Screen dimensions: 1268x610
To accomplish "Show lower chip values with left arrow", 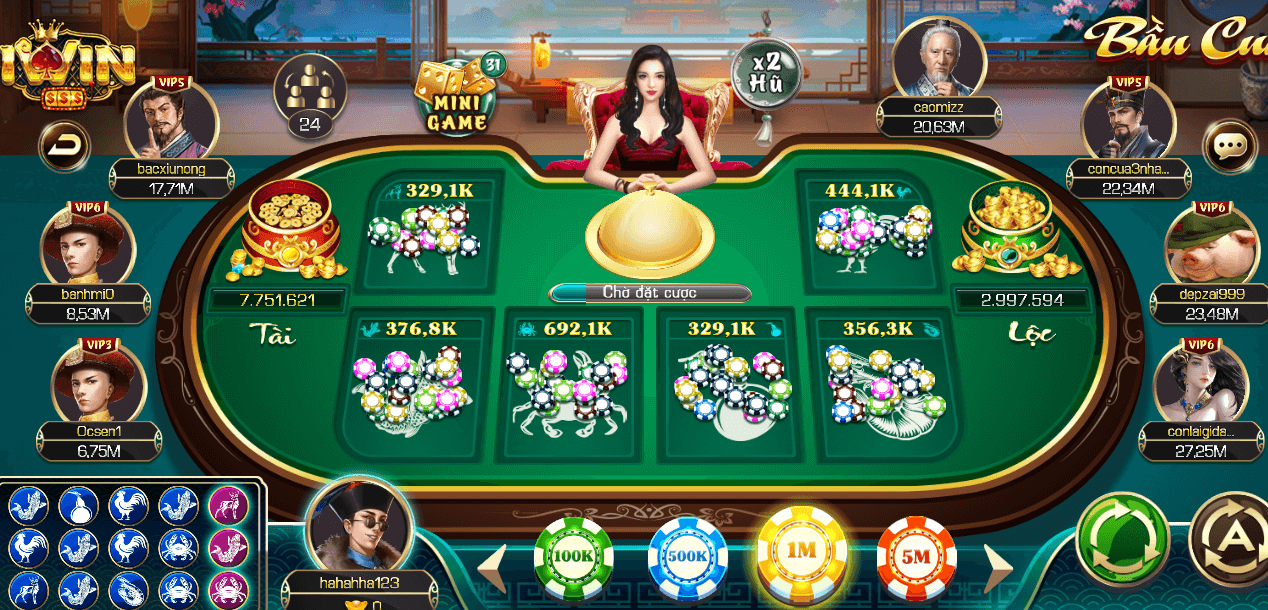I will tap(492, 569).
